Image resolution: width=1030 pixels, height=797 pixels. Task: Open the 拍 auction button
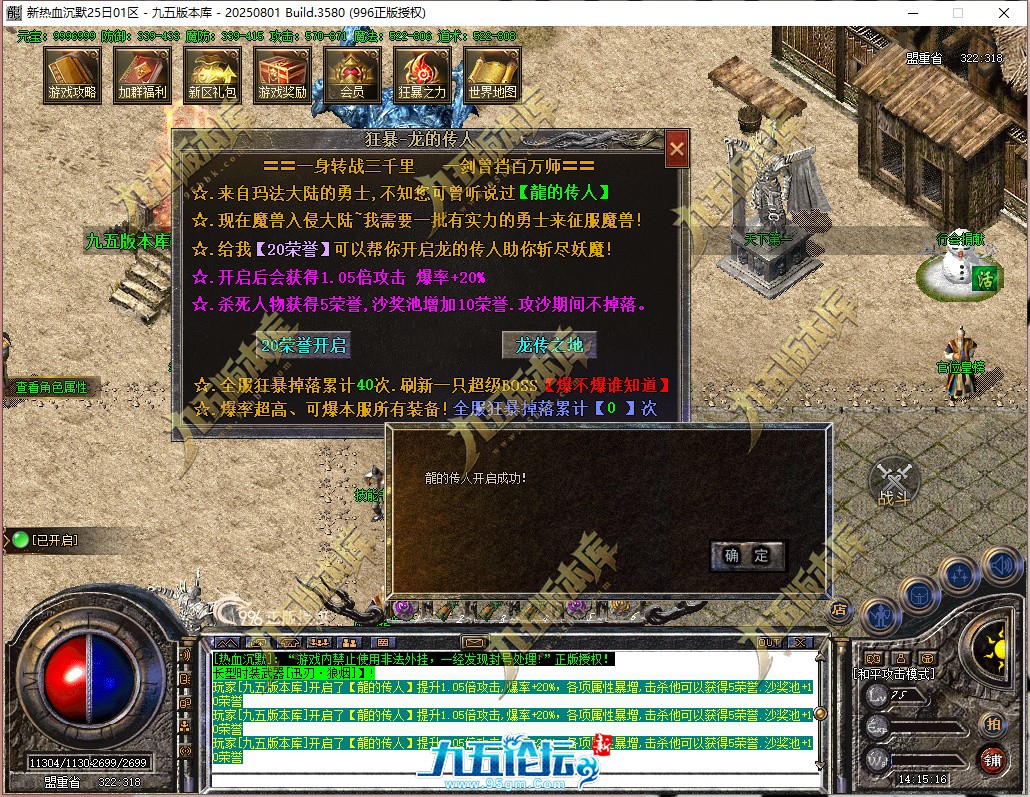click(x=992, y=723)
